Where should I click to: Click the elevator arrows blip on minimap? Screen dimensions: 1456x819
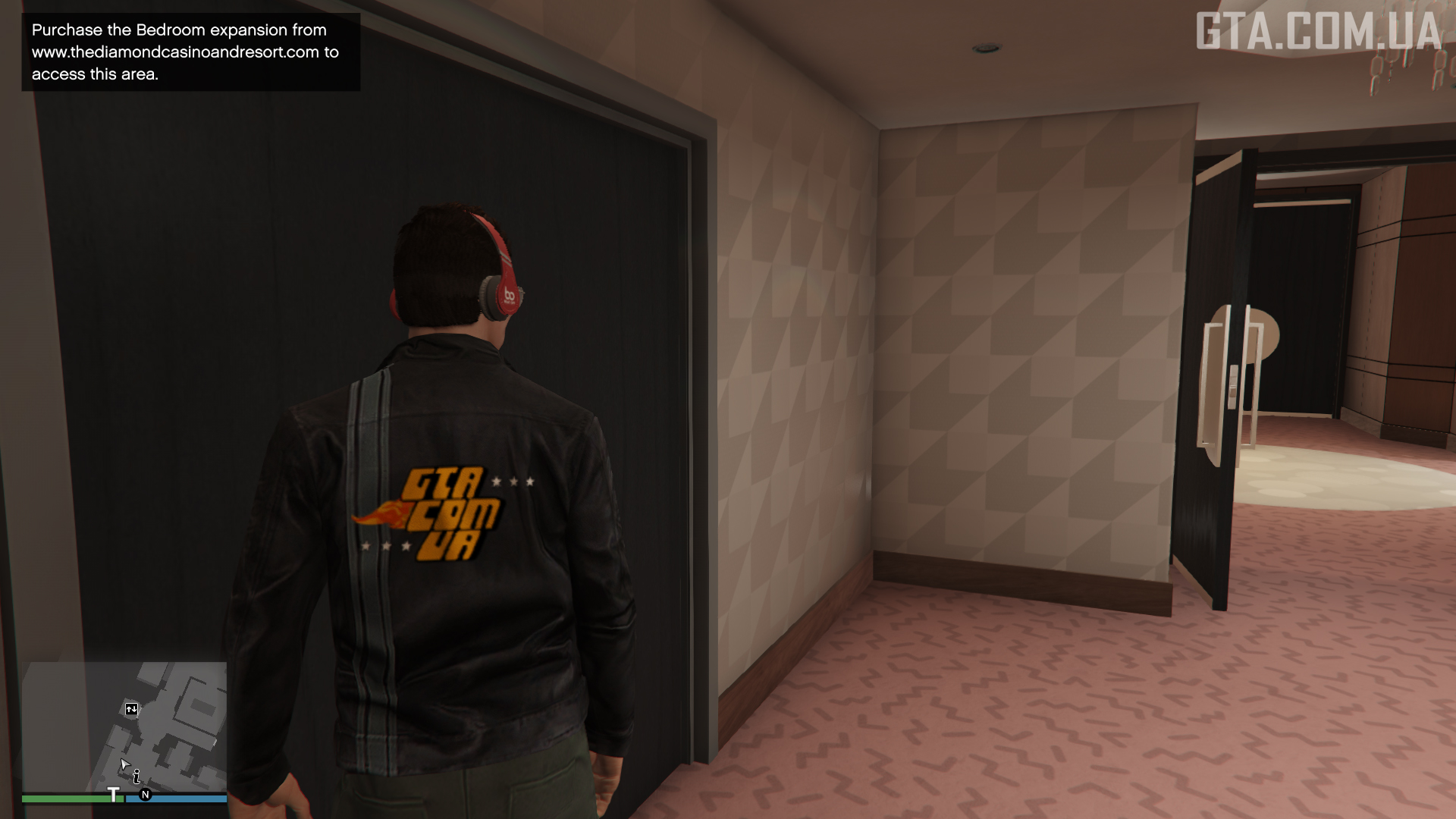click(132, 709)
